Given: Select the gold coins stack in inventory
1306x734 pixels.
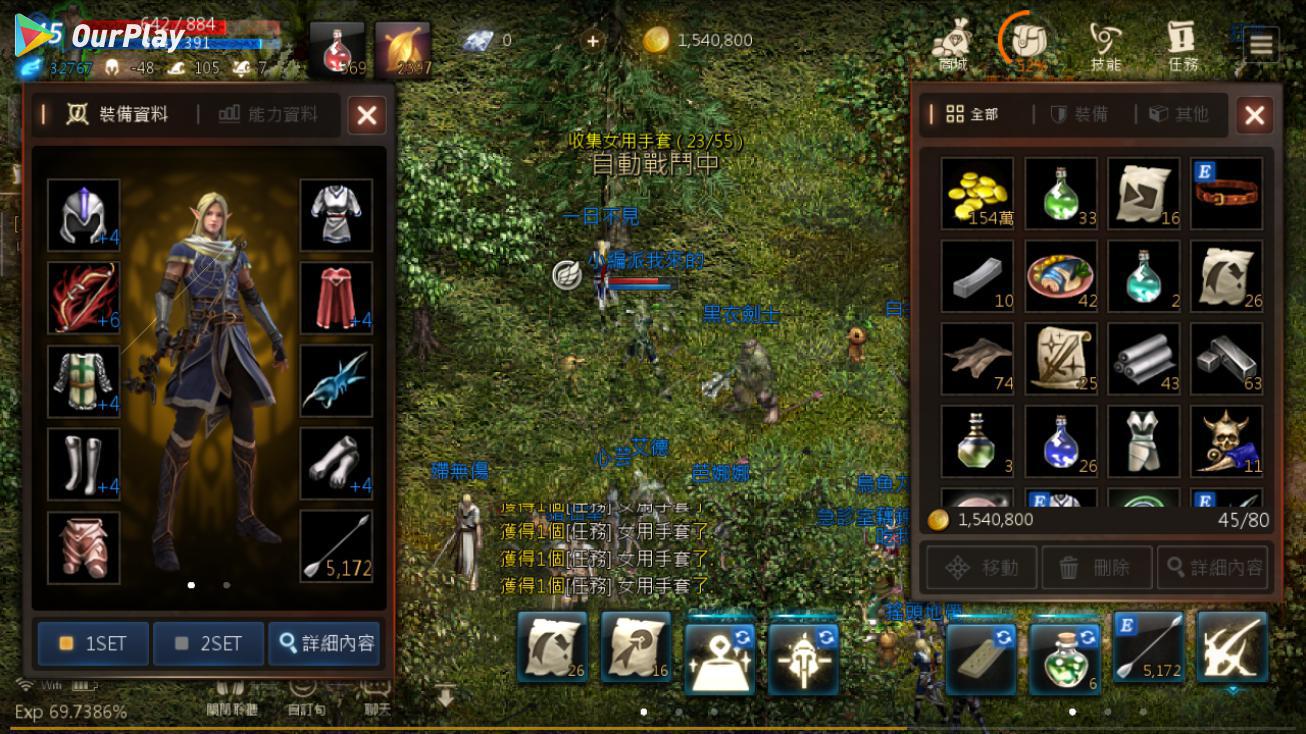Looking at the screenshot, I should point(977,193).
